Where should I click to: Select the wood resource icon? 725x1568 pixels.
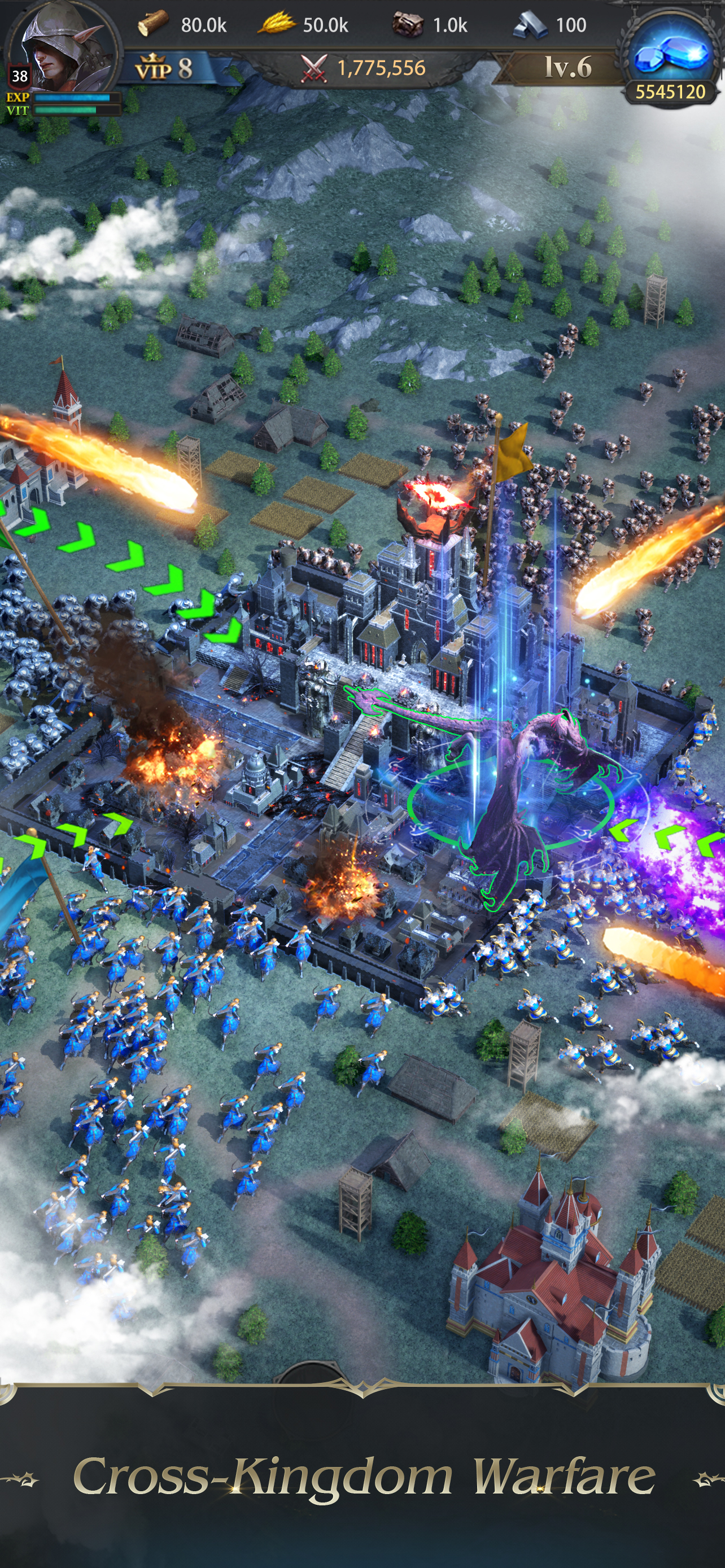pos(152,24)
